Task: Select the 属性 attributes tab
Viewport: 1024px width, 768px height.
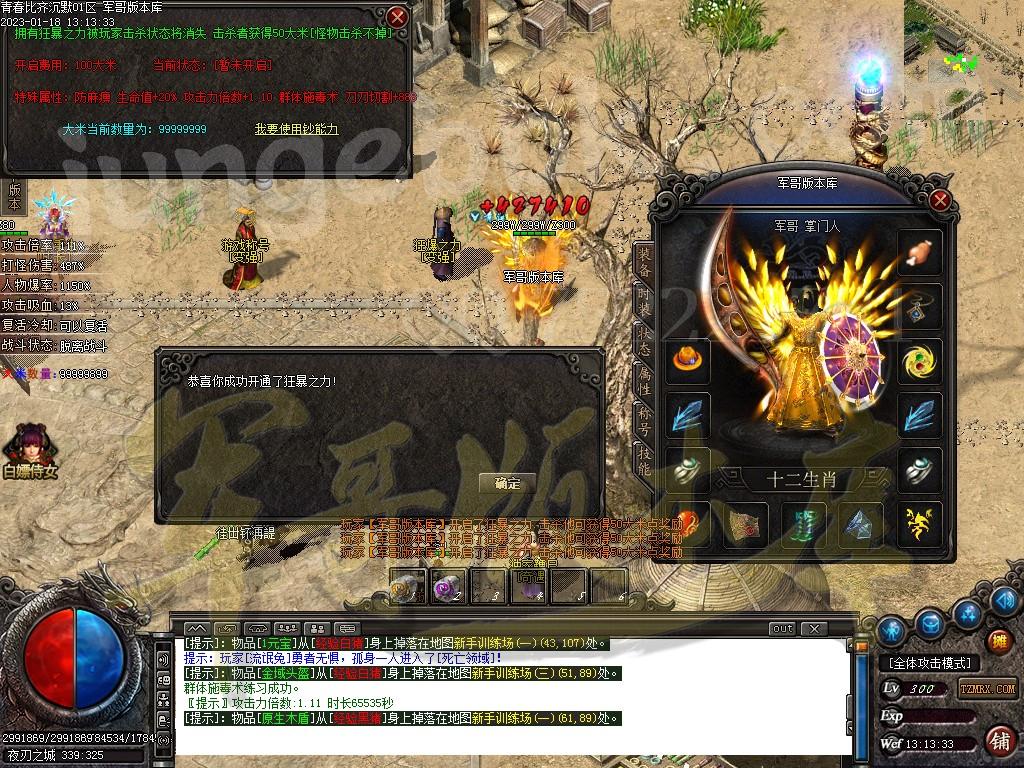Action: point(645,379)
